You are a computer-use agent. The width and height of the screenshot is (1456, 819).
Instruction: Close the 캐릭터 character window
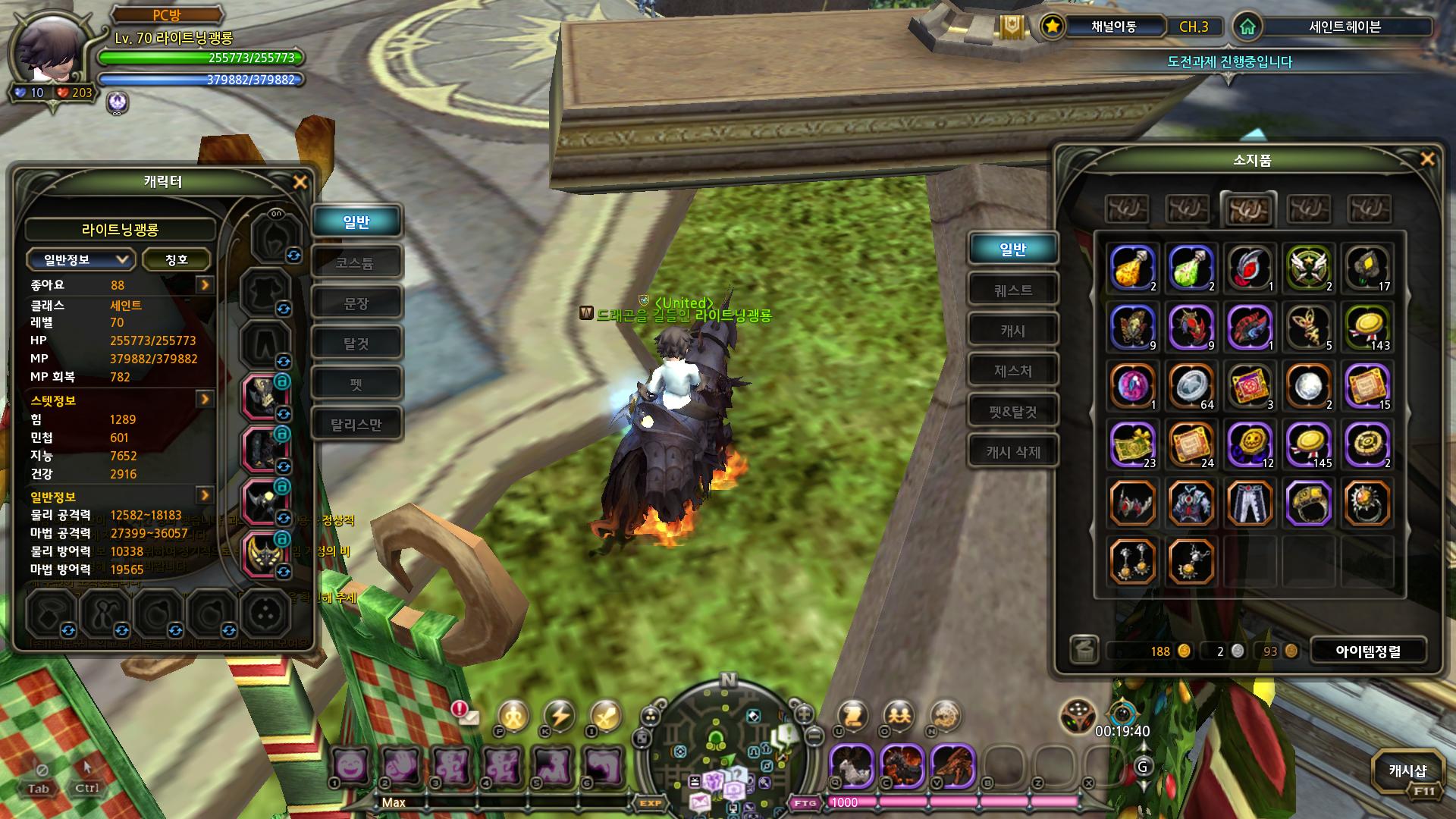[300, 182]
